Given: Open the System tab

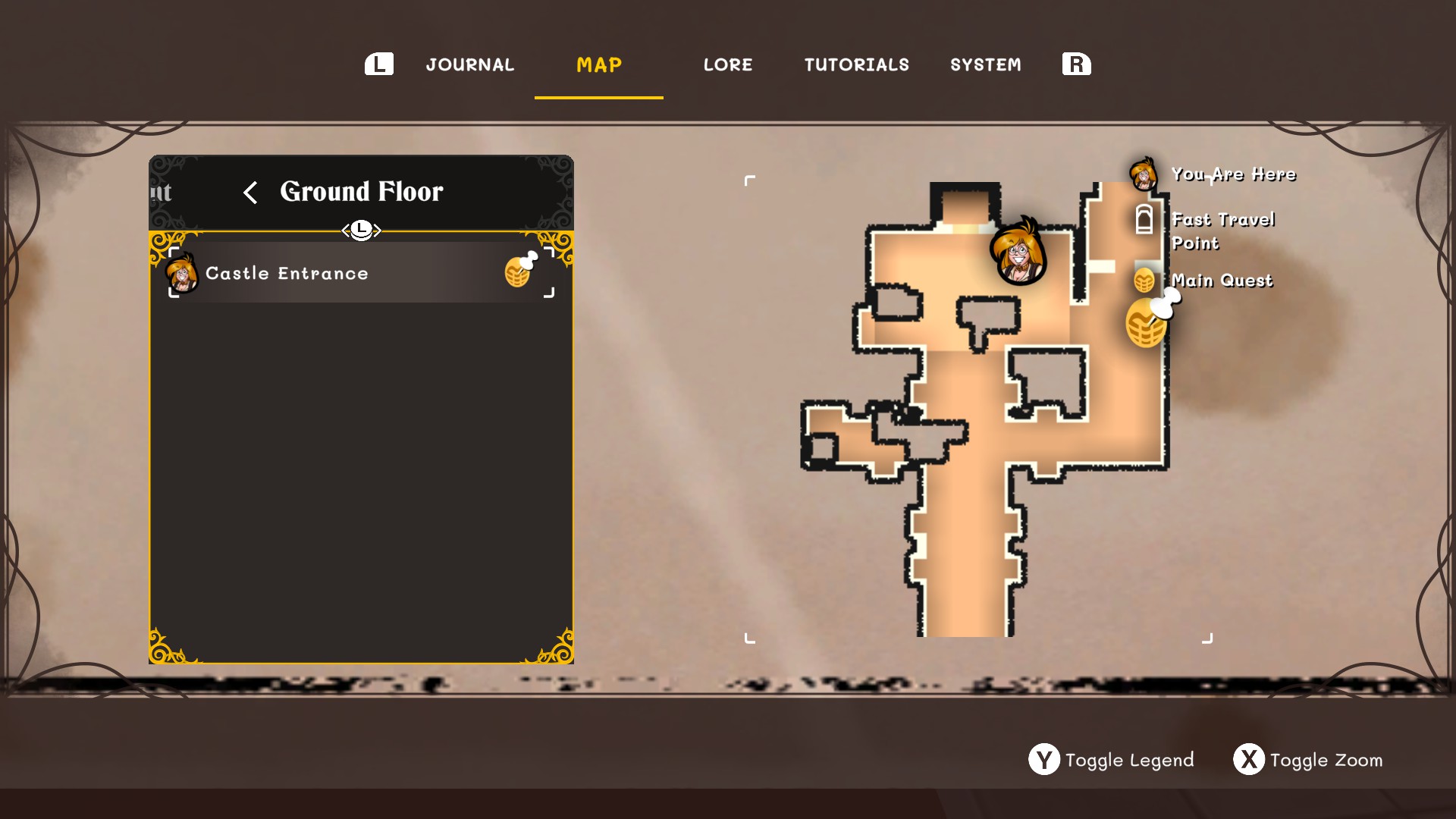Looking at the screenshot, I should coord(985,65).
